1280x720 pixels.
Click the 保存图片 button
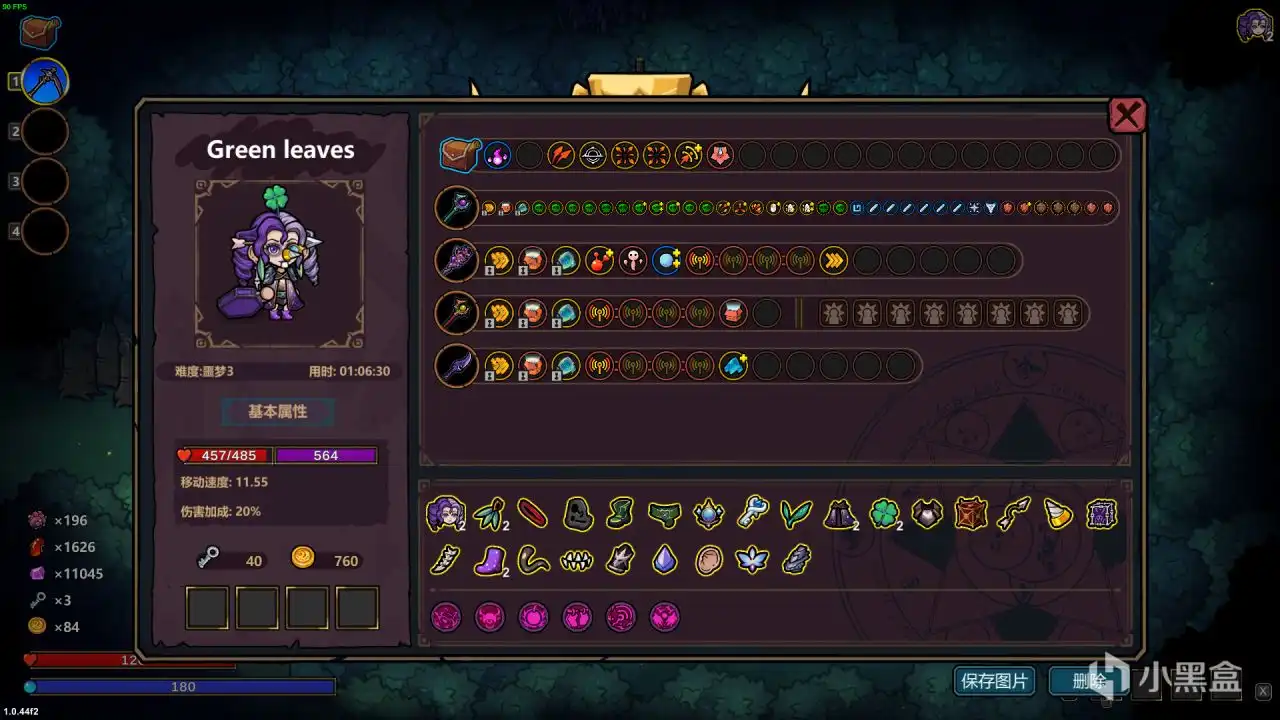coord(994,681)
